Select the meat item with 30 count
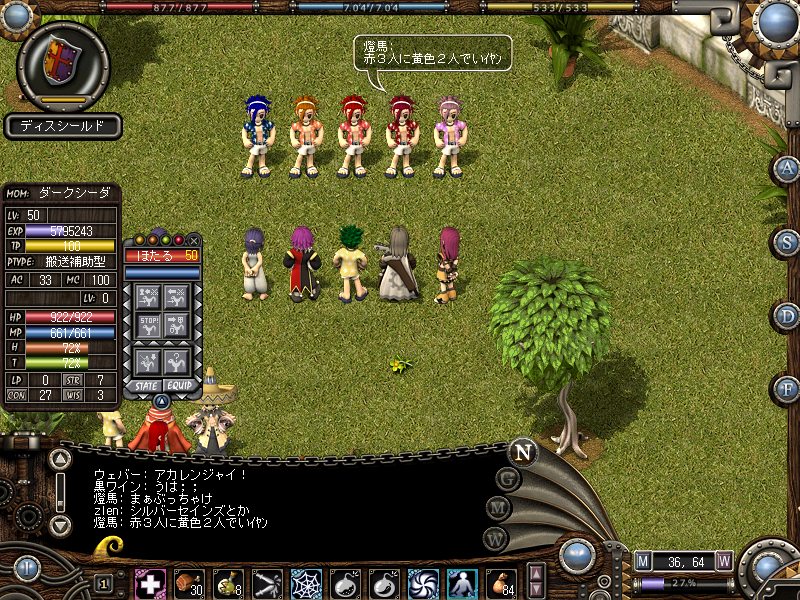The width and height of the screenshot is (800, 600). click(x=189, y=582)
